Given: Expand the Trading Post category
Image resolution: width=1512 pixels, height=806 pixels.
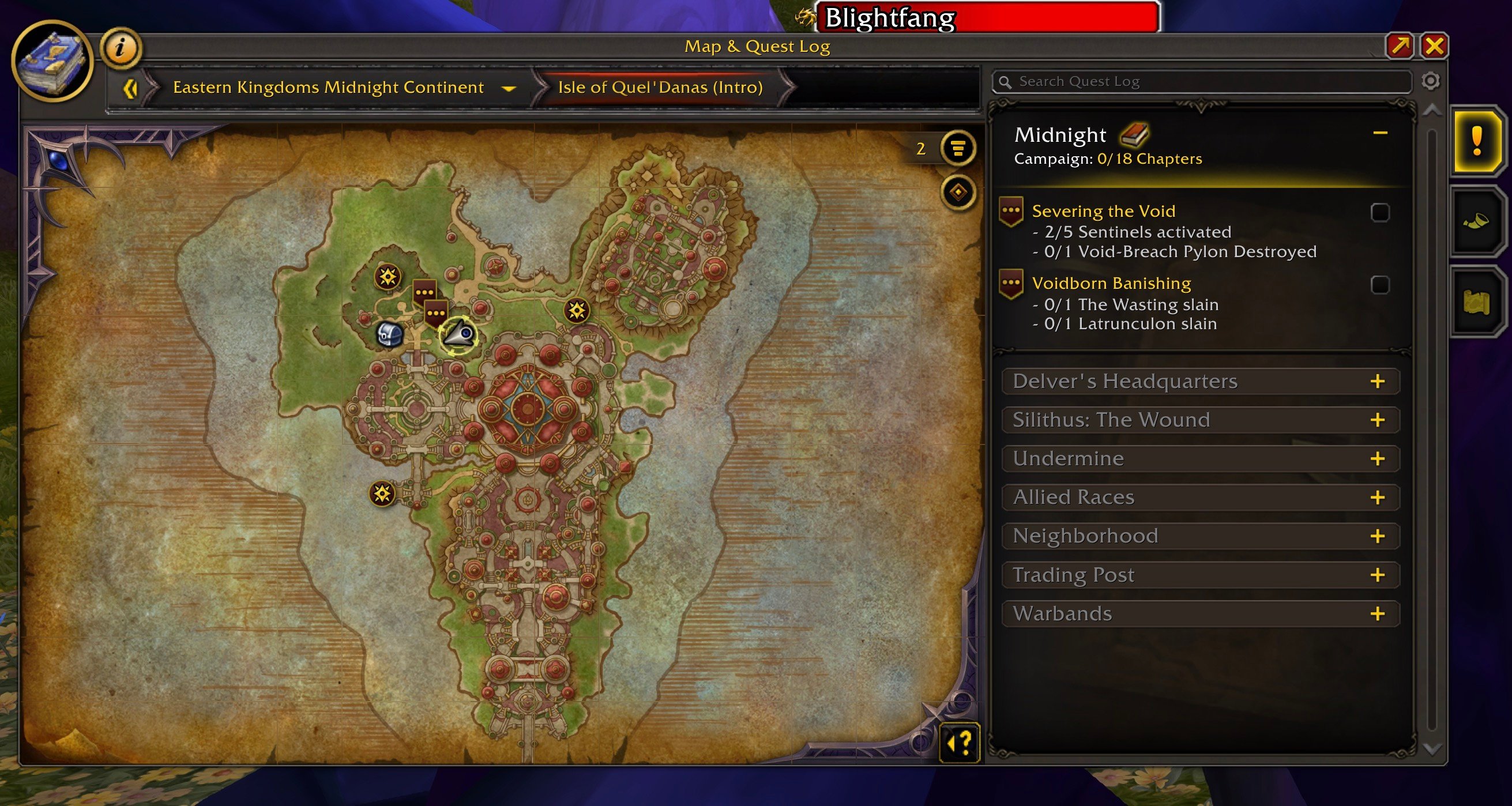Looking at the screenshot, I should 1377,575.
